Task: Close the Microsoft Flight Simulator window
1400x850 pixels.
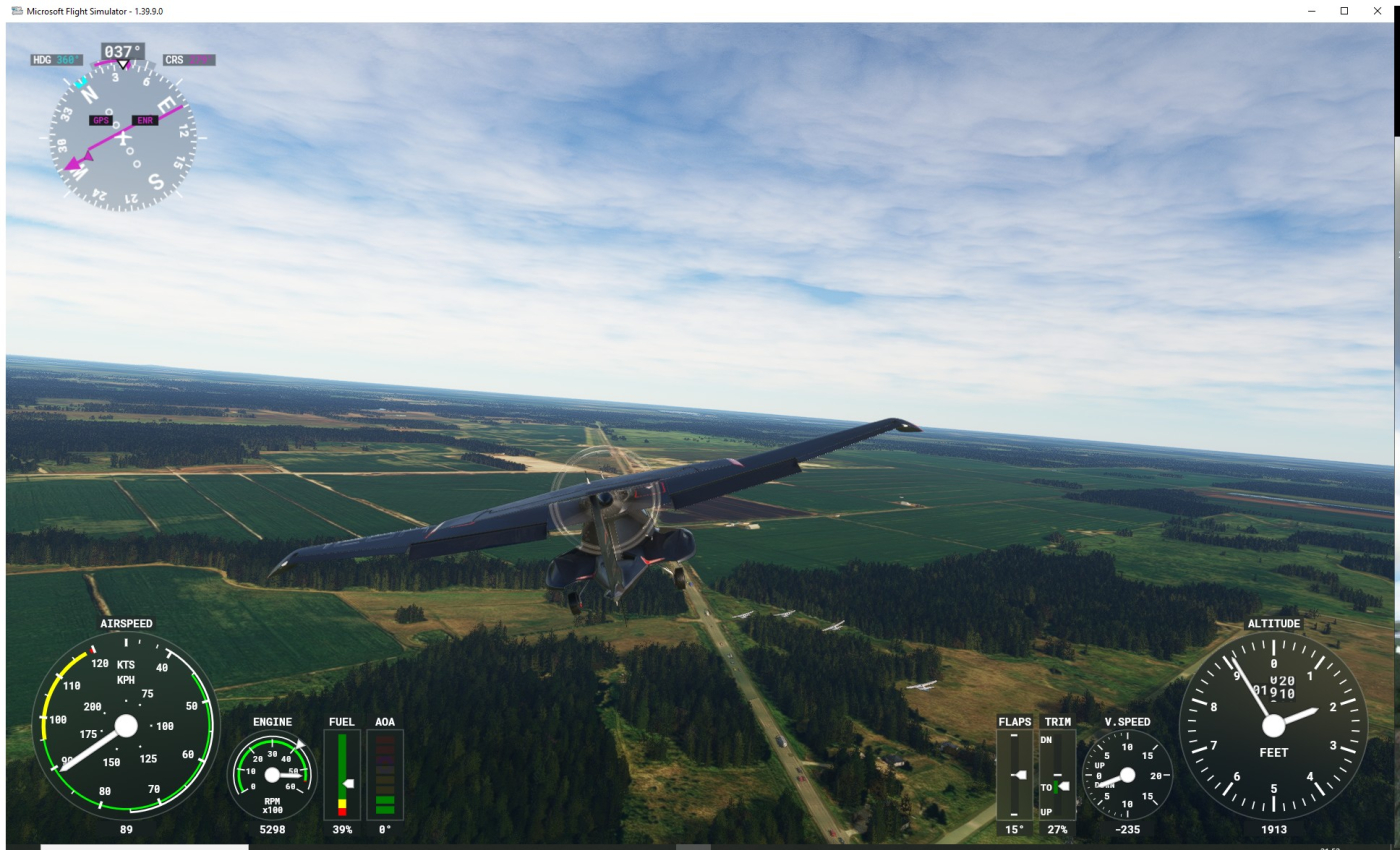Action: point(1377,10)
